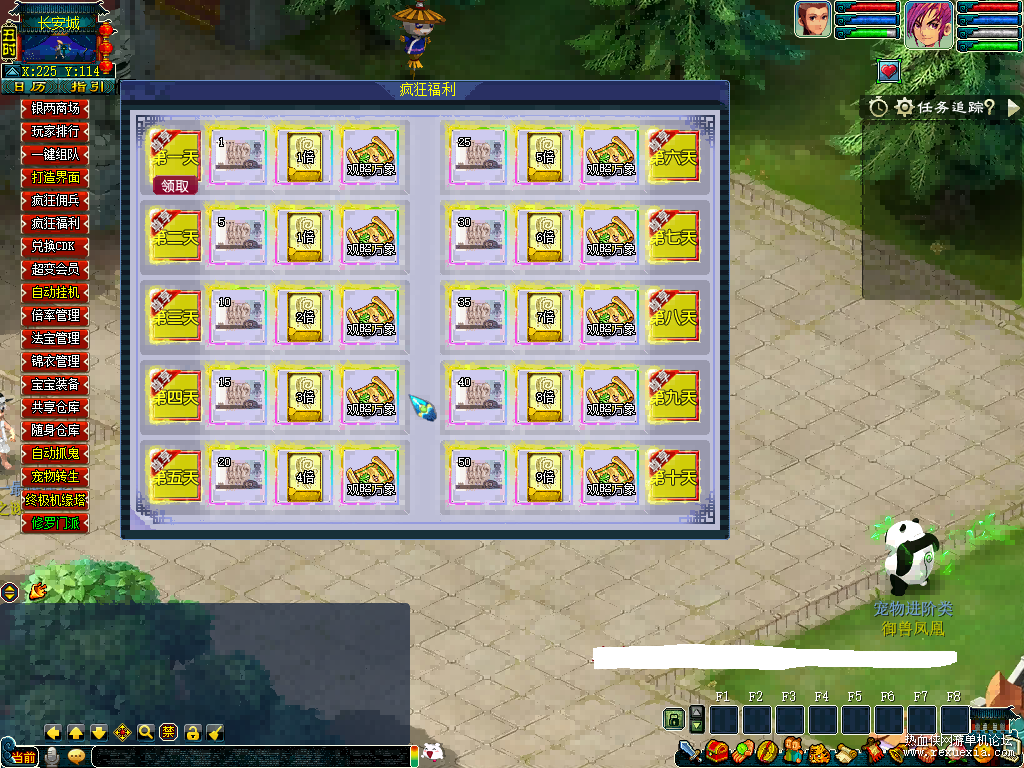Viewport: 1024px width, 768px height.
Task: Click the red heart buff icon
Action: point(889,71)
